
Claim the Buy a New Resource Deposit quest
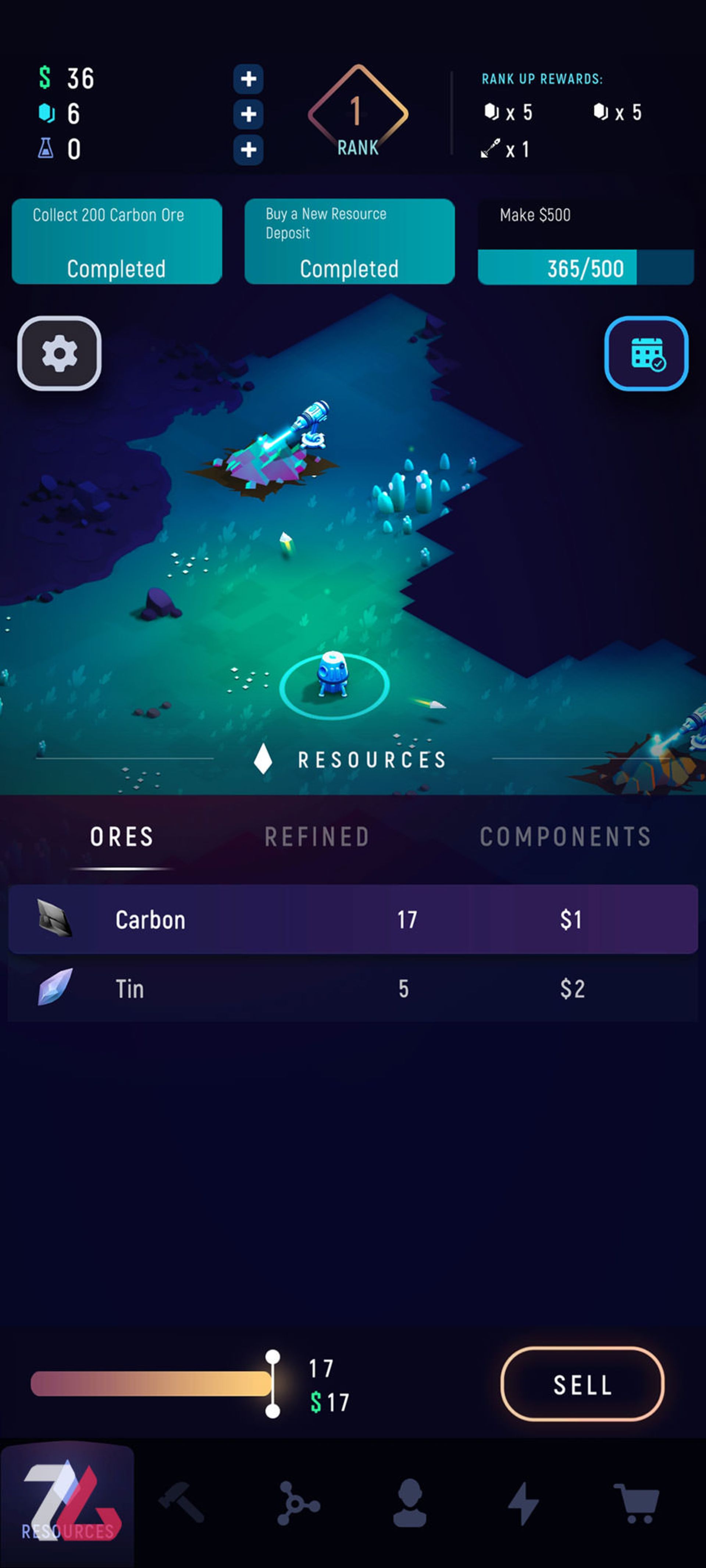[x=349, y=242]
